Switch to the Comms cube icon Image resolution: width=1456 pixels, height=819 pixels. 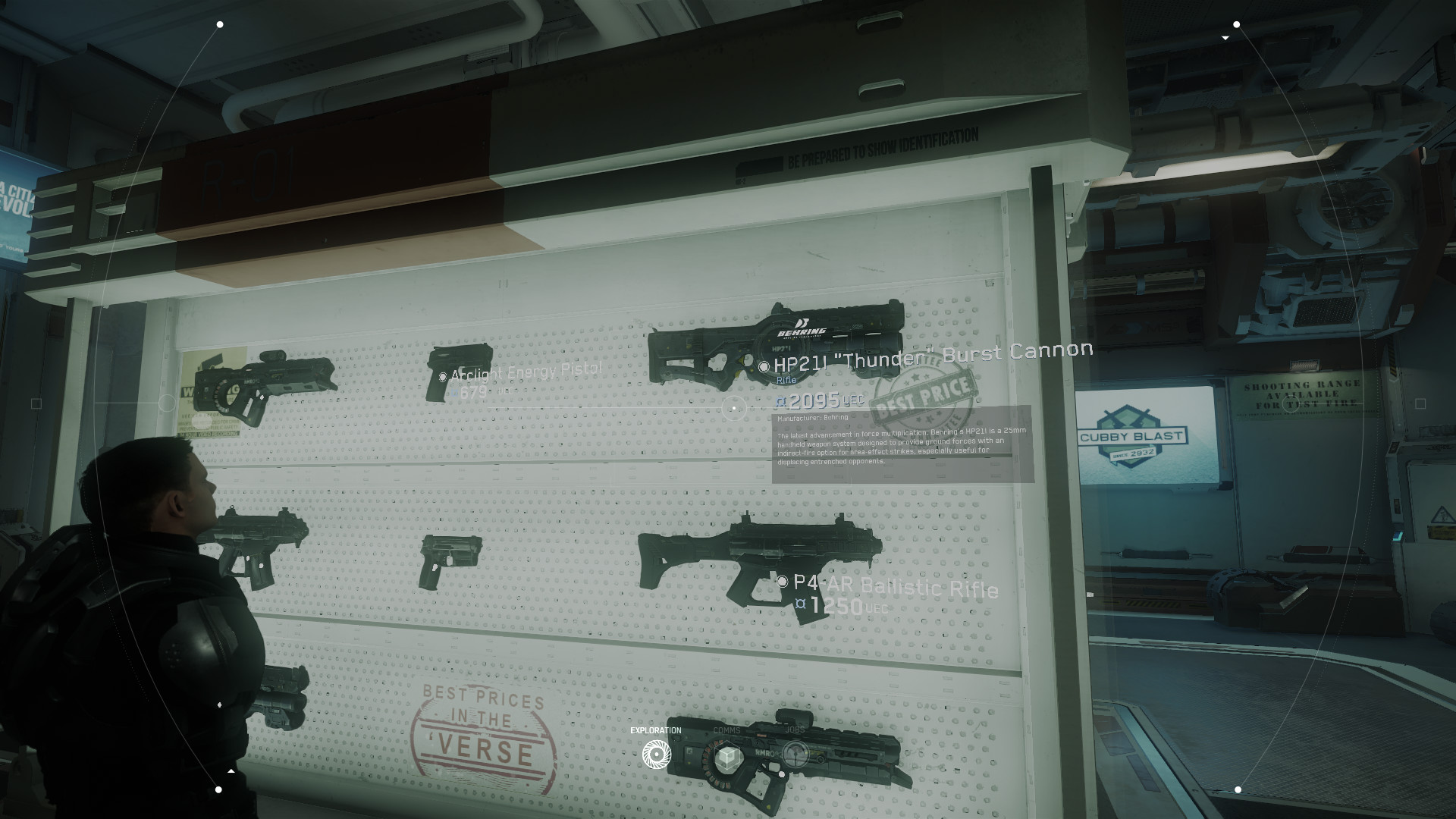coord(727,756)
